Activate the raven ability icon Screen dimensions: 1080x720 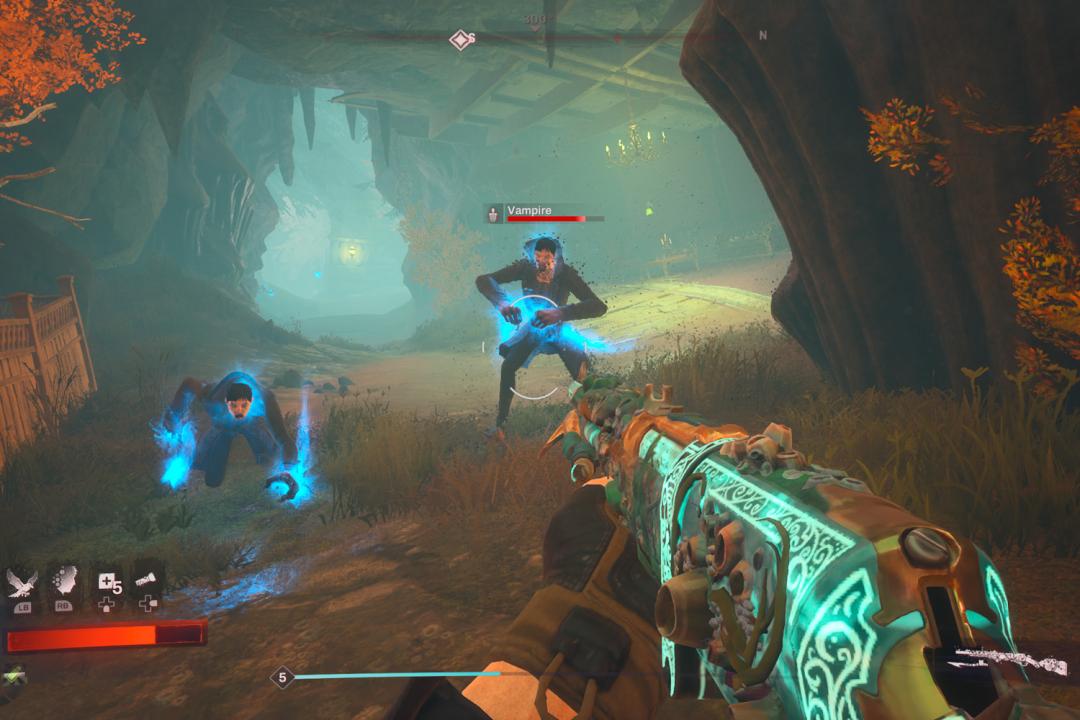[22, 583]
